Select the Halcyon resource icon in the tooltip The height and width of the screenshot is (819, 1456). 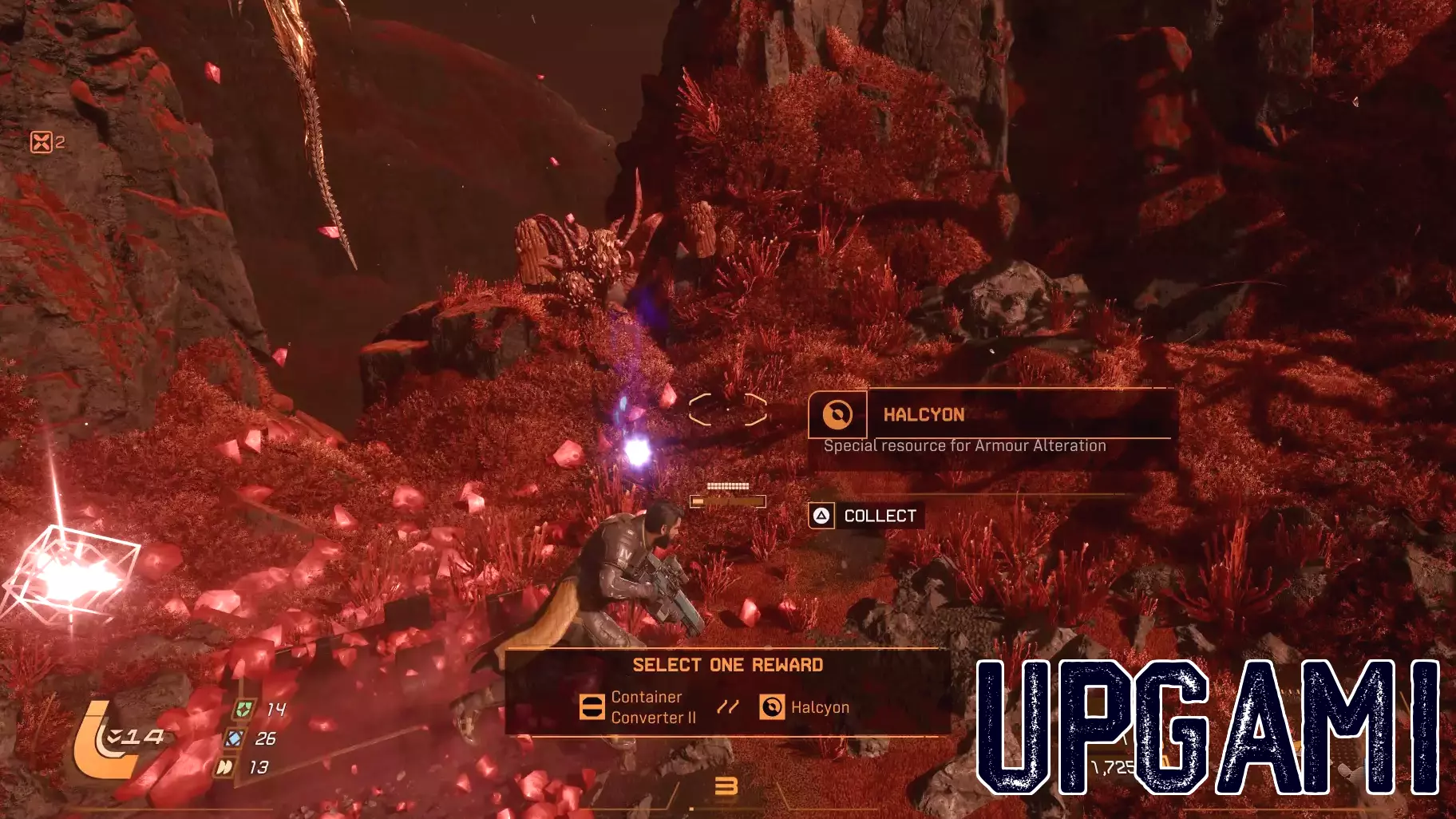point(837,415)
